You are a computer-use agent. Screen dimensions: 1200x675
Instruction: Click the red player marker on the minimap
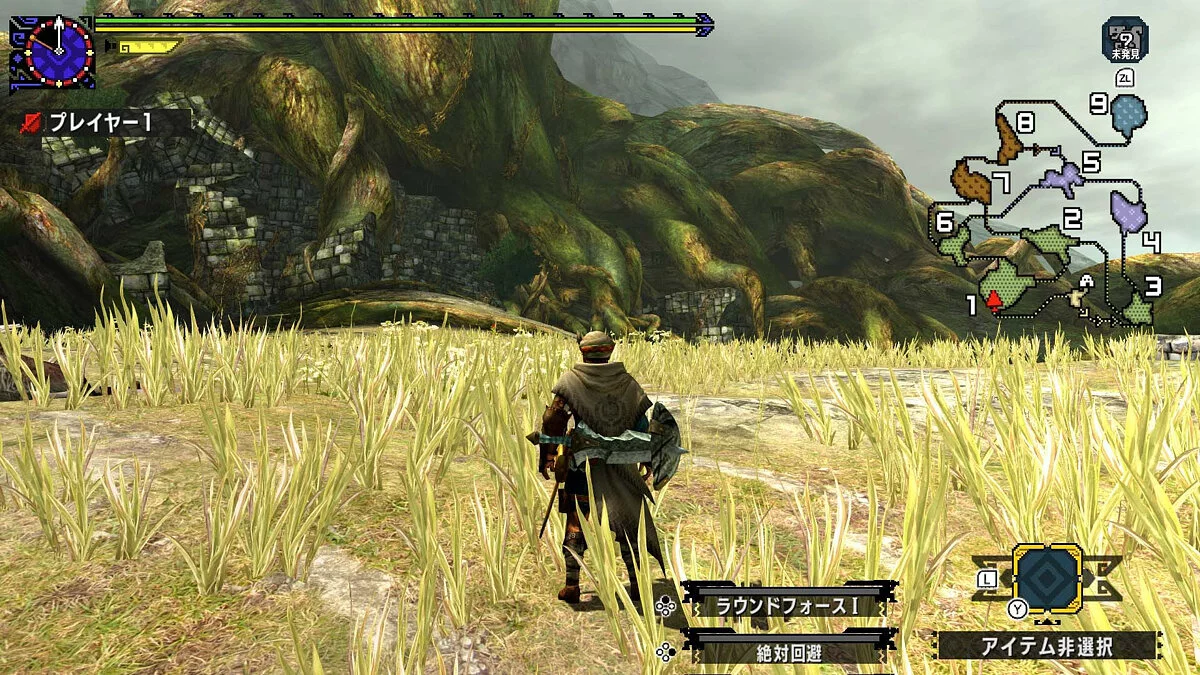click(994, 299)
